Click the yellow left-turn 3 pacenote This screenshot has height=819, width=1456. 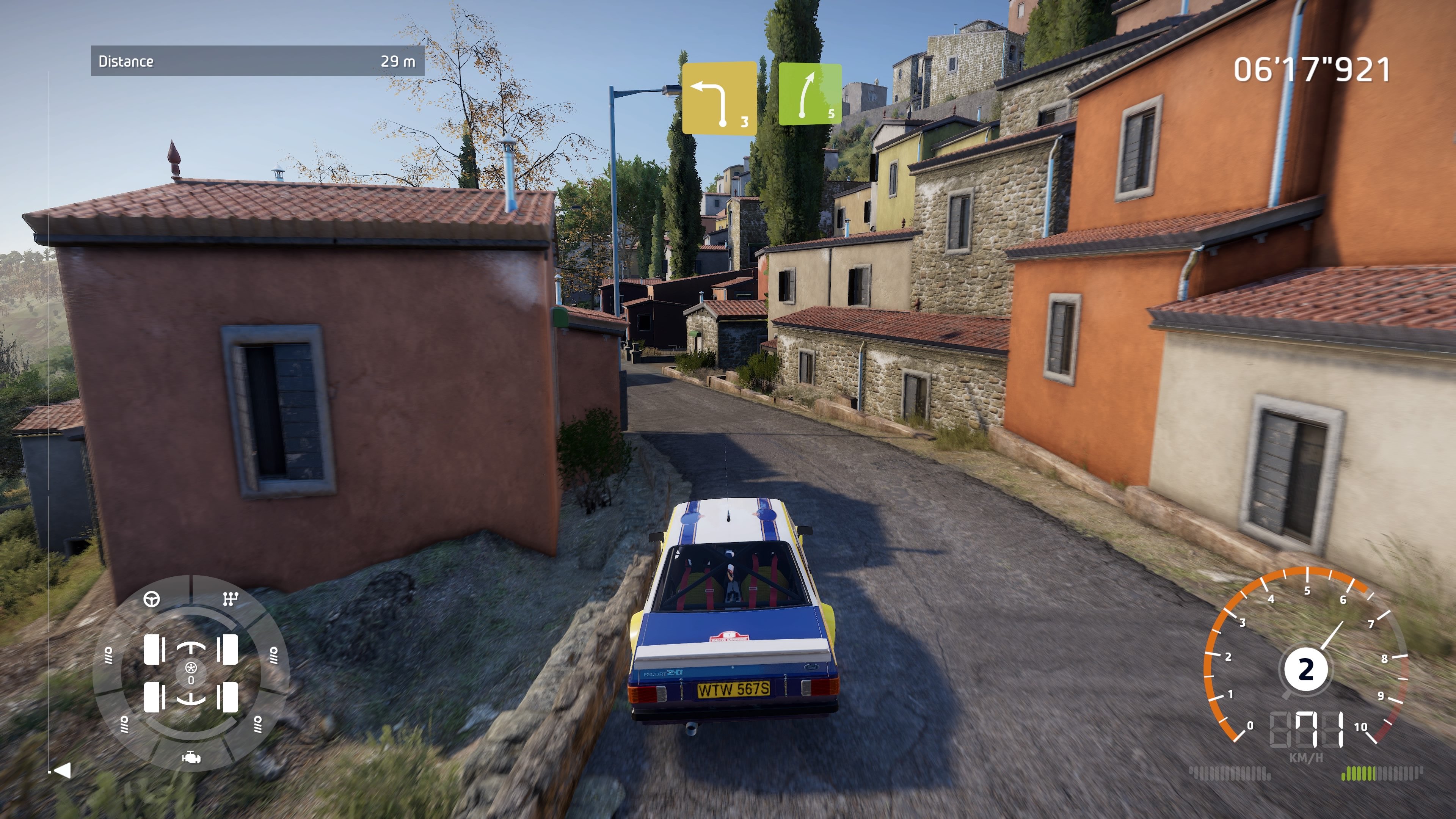click(x=719, y=98)
